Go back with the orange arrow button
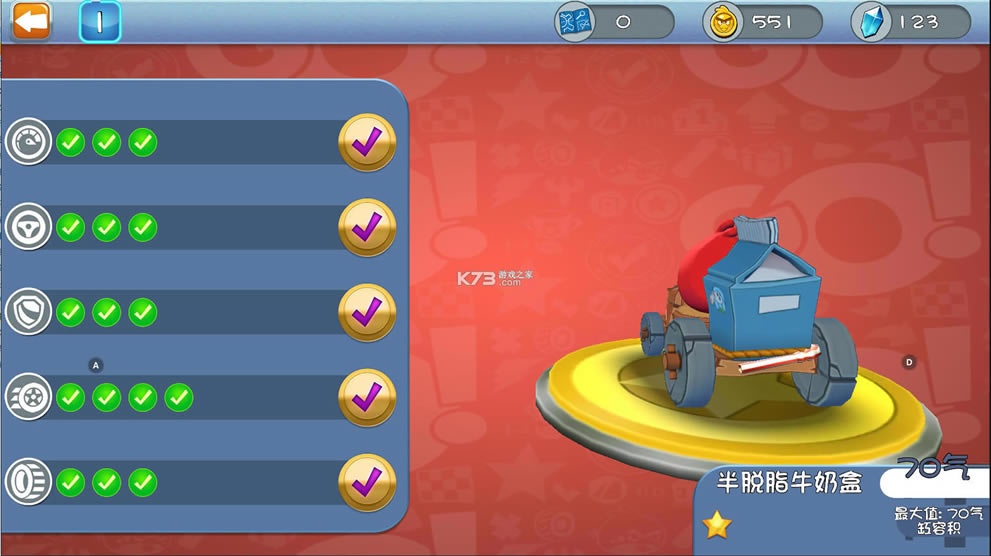This screenshot has width=991, height=556. click(31, 21)
